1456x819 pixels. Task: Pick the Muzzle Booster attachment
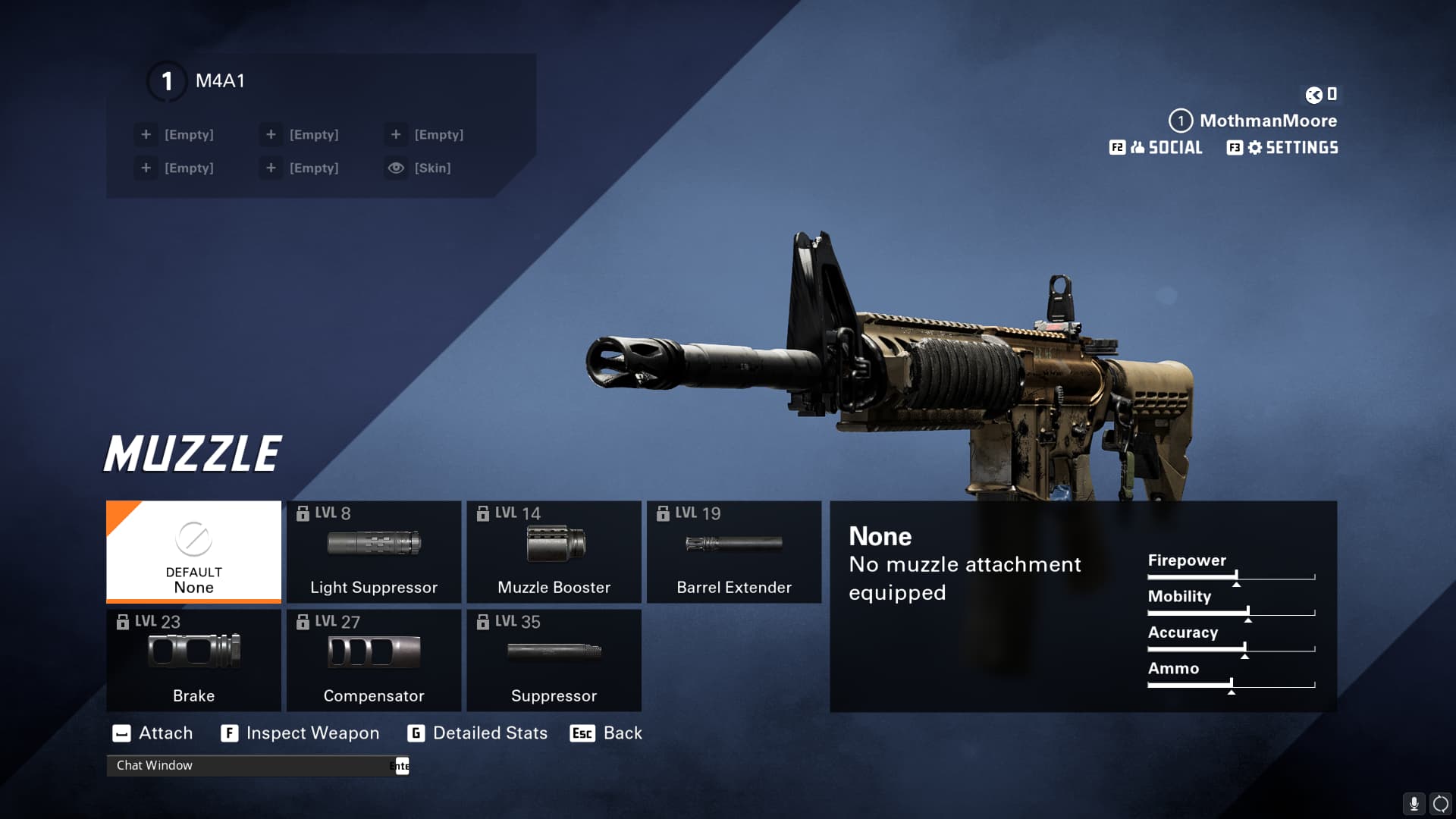click(554, 551)
